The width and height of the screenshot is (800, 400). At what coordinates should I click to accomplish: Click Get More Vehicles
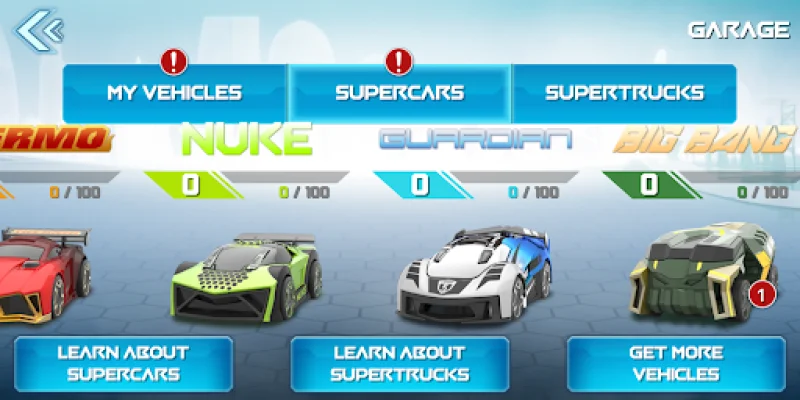[x=675, y=364]
